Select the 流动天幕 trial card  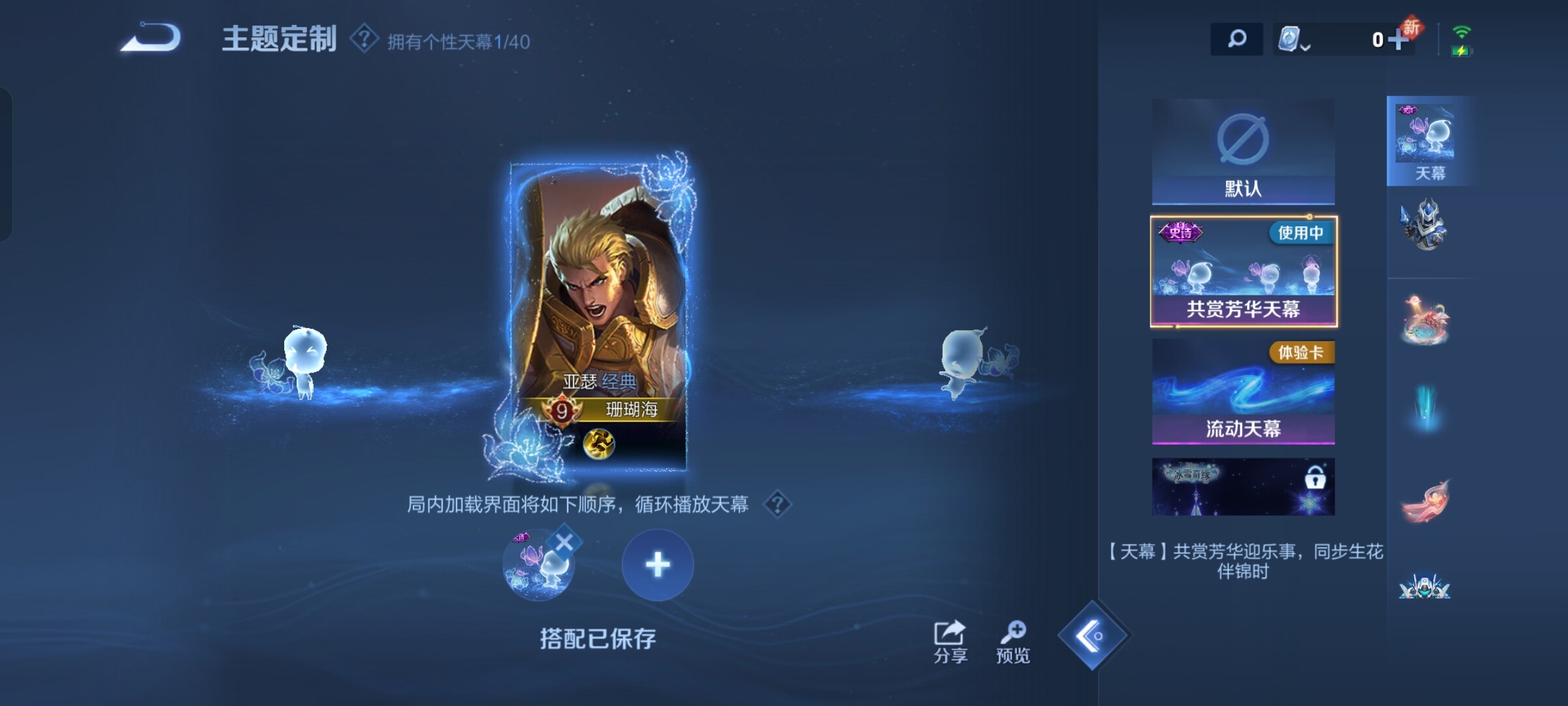1243,391
